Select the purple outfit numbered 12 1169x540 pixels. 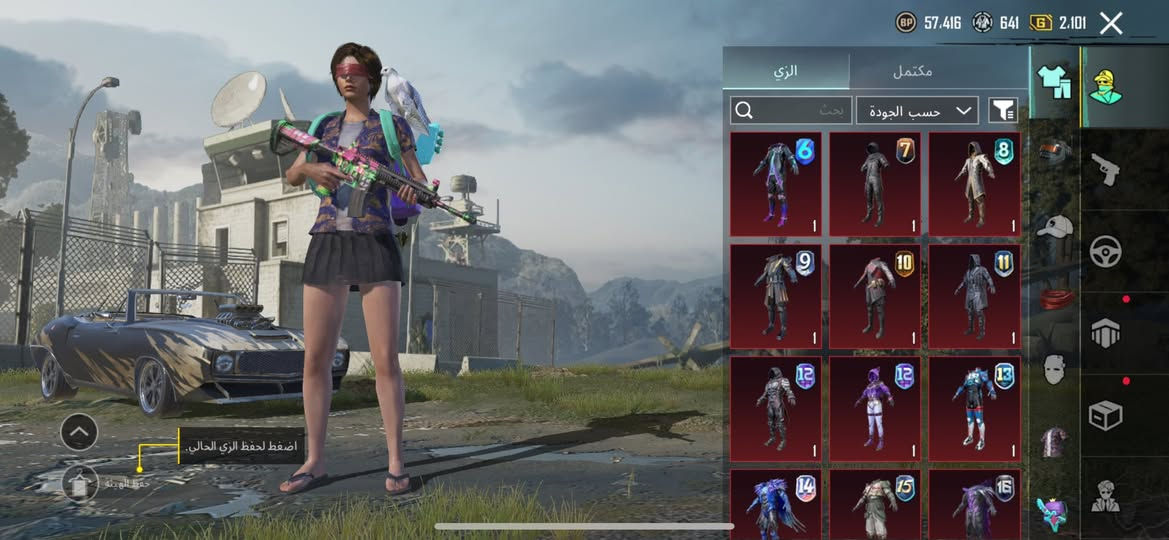click(x=875, y=408)
